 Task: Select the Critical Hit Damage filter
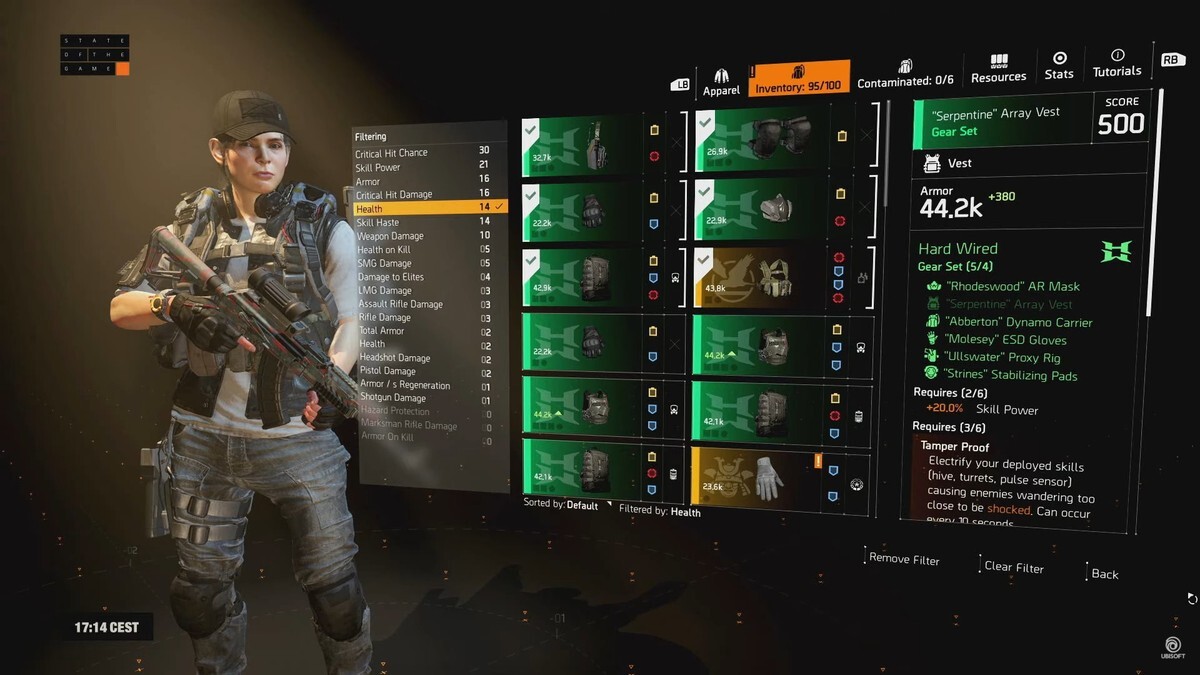394,195
